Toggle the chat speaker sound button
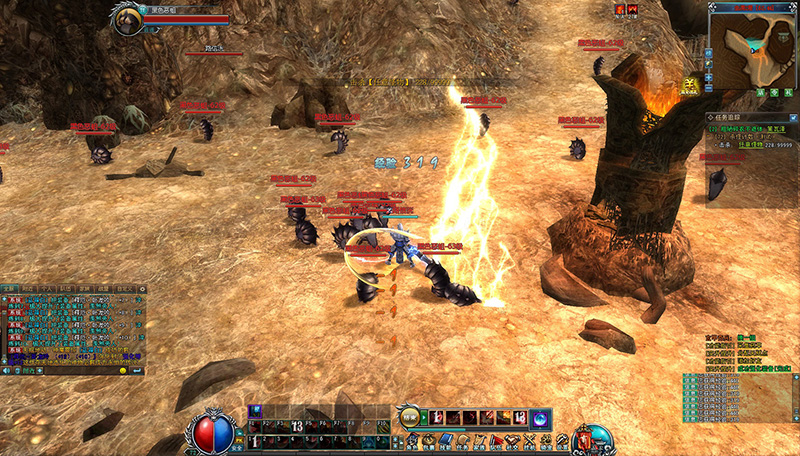 click(5, 370)
